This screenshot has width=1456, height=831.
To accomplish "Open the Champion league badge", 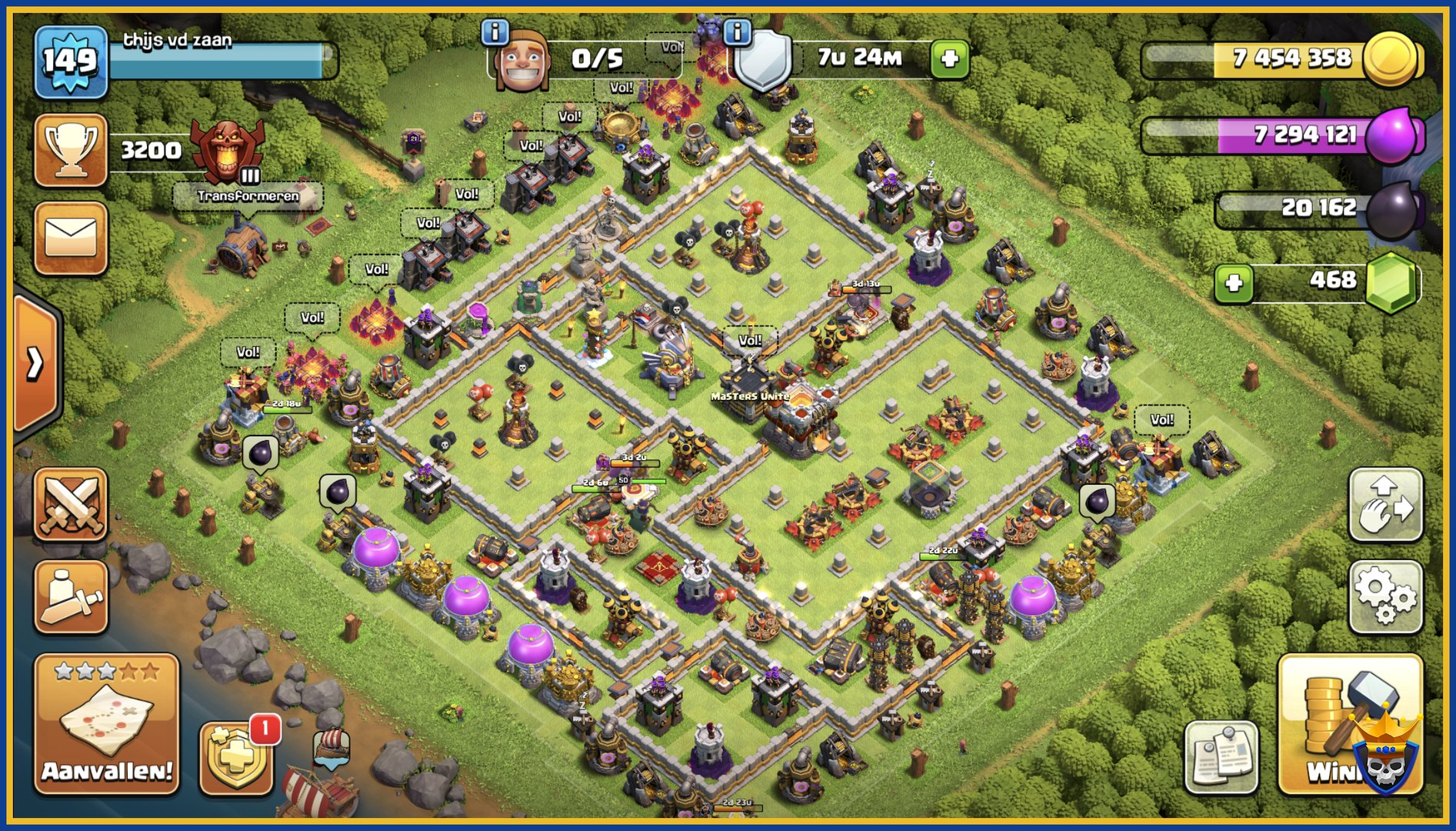I will (227, 152).
